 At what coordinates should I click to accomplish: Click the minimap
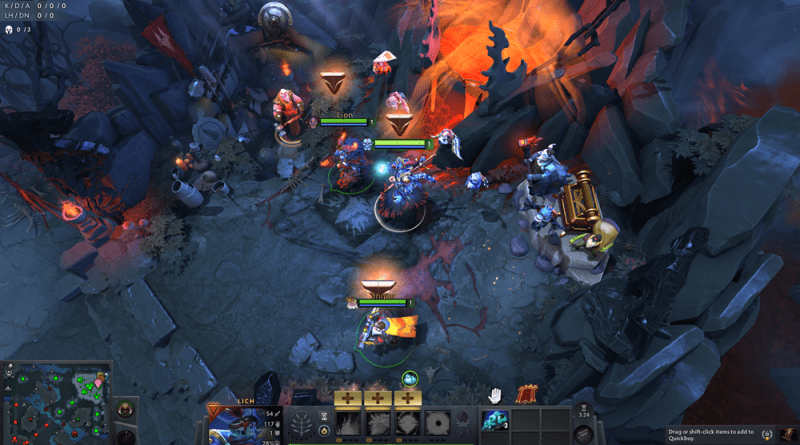[54, 402]
